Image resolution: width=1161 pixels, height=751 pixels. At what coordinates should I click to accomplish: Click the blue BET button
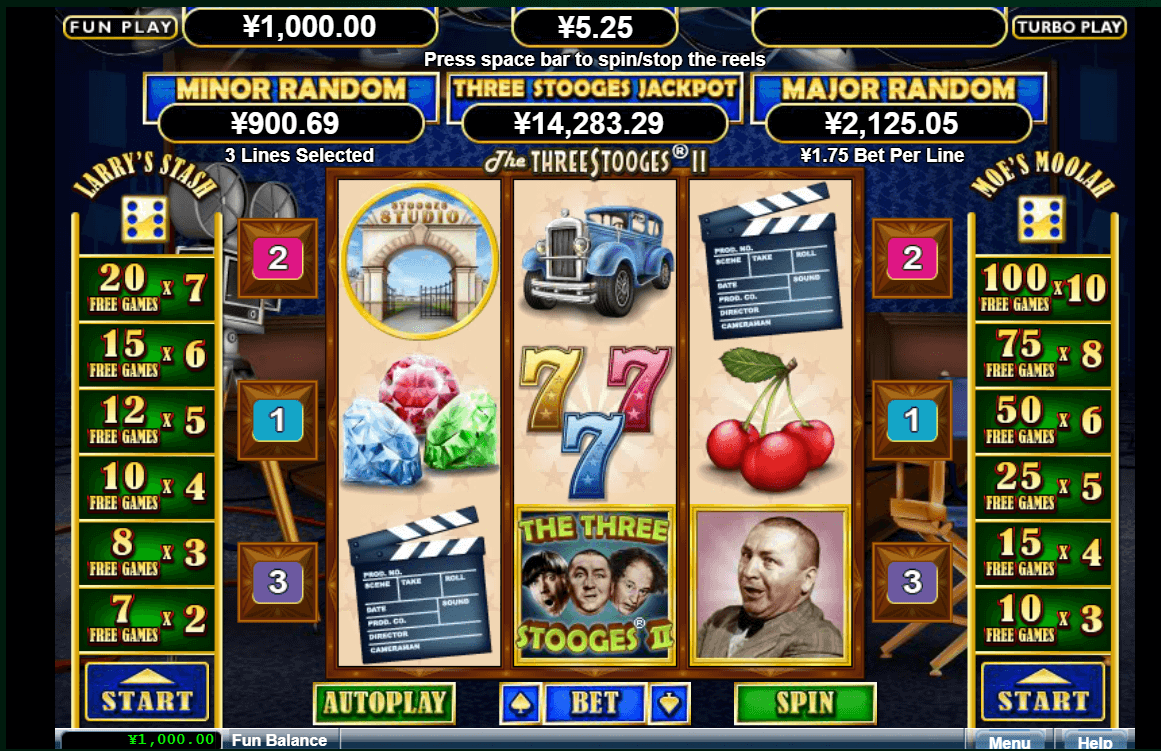(x=595, y=703)
